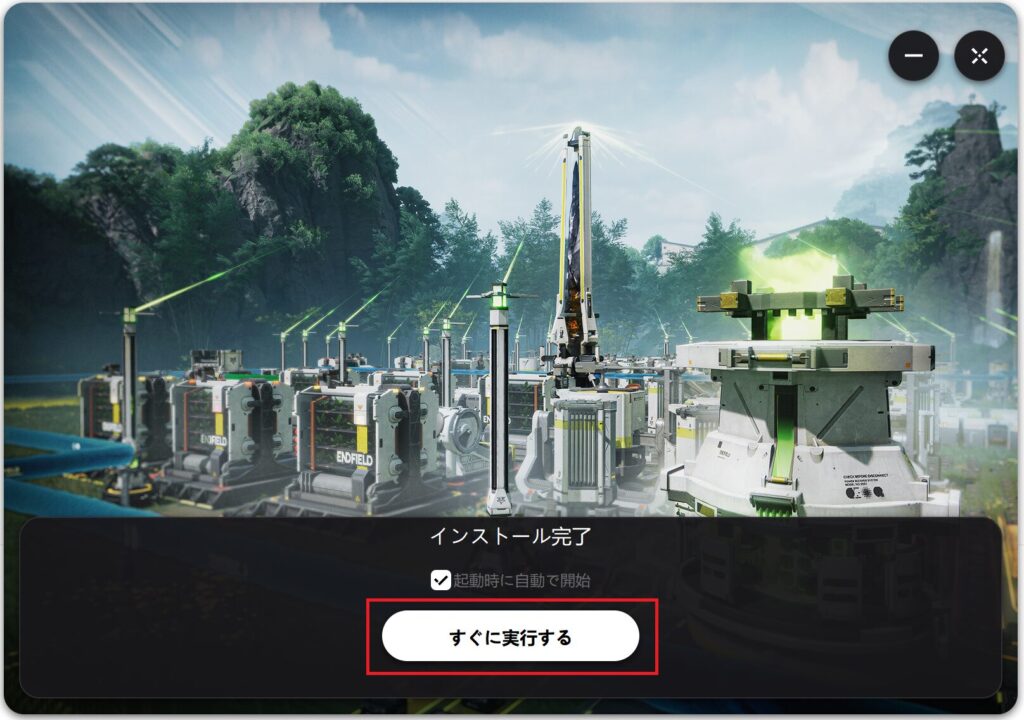Click the すぐに実行する button
1024x720 pixels.
coord(510,636)
